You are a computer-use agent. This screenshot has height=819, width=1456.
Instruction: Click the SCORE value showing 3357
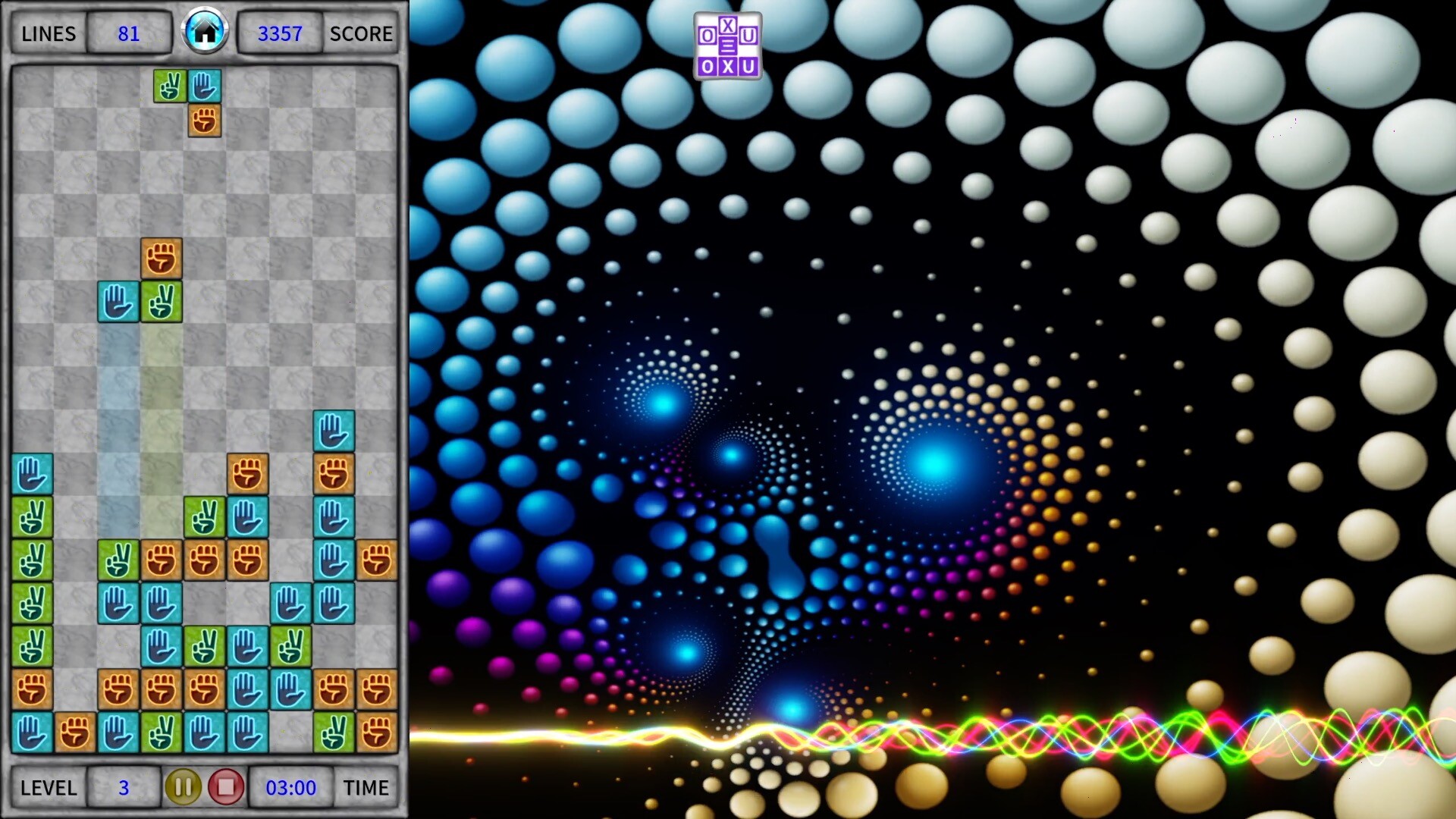[278, 32]
